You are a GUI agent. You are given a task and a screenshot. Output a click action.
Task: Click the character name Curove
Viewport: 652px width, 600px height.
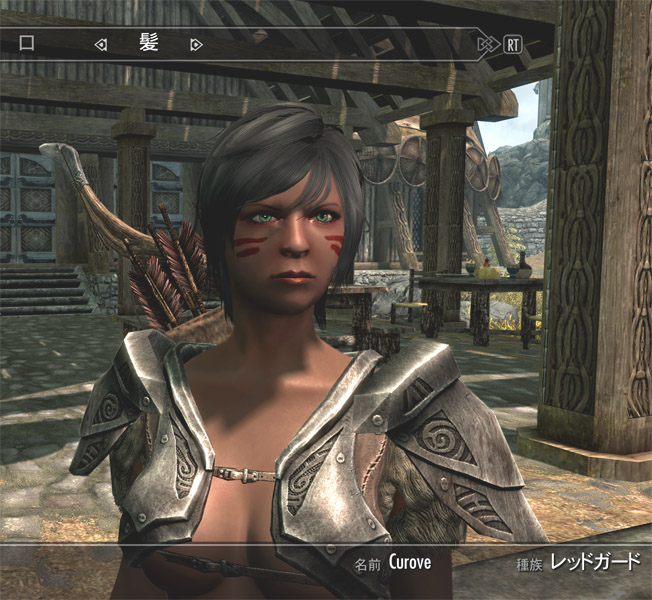(410, 562)
